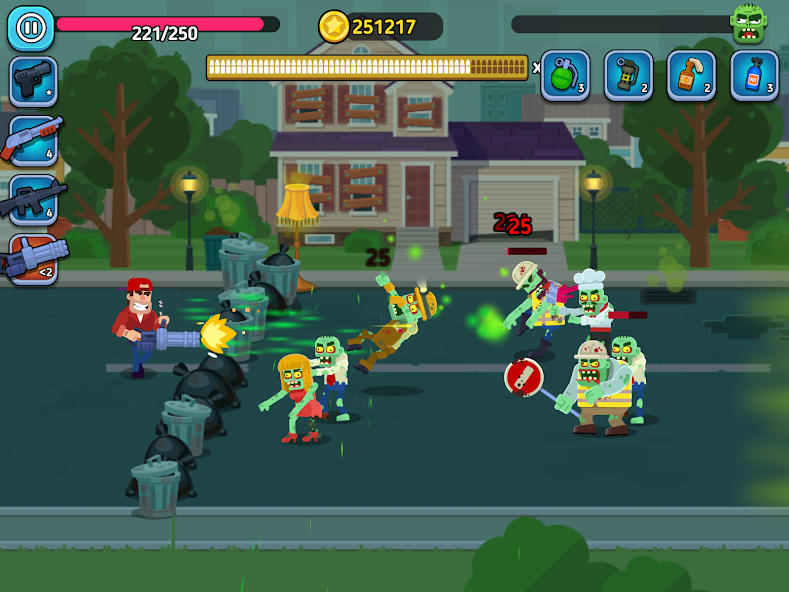The height and width of the screenshot is (592, 789).
Task: Throw the green frag grenade
Action: tap(565, 75)
